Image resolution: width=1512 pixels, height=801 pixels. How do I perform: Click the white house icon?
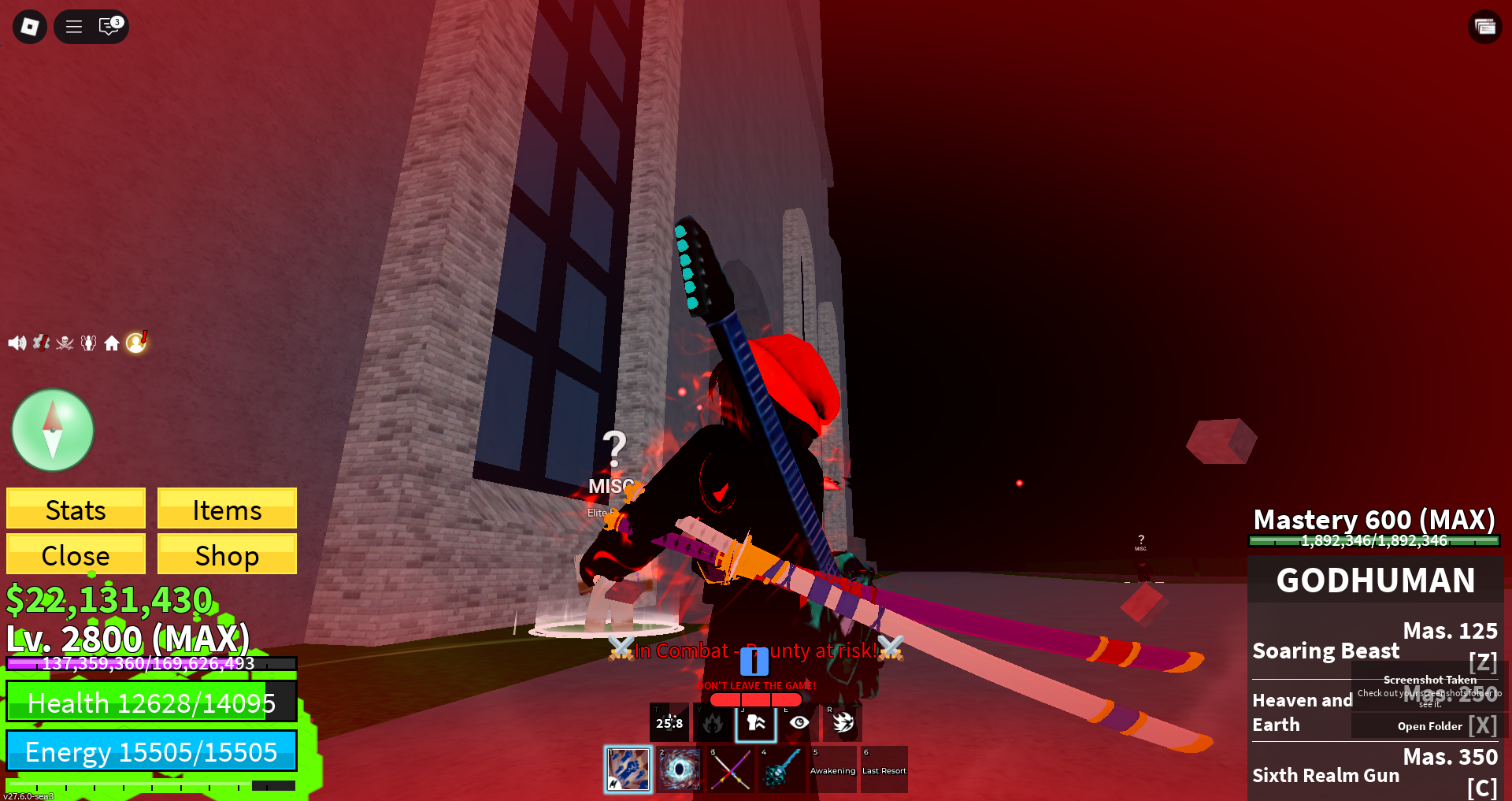click(112, 343)
